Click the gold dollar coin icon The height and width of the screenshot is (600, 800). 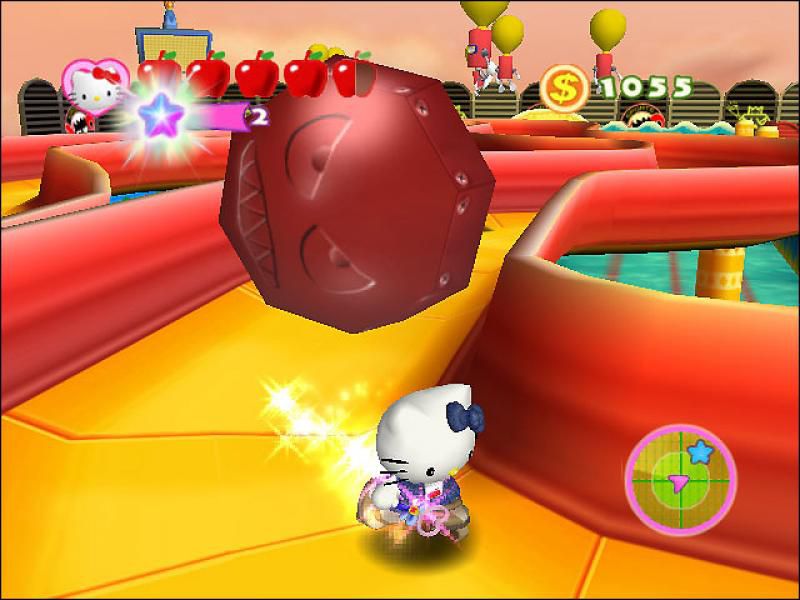(x=565, y=89)
